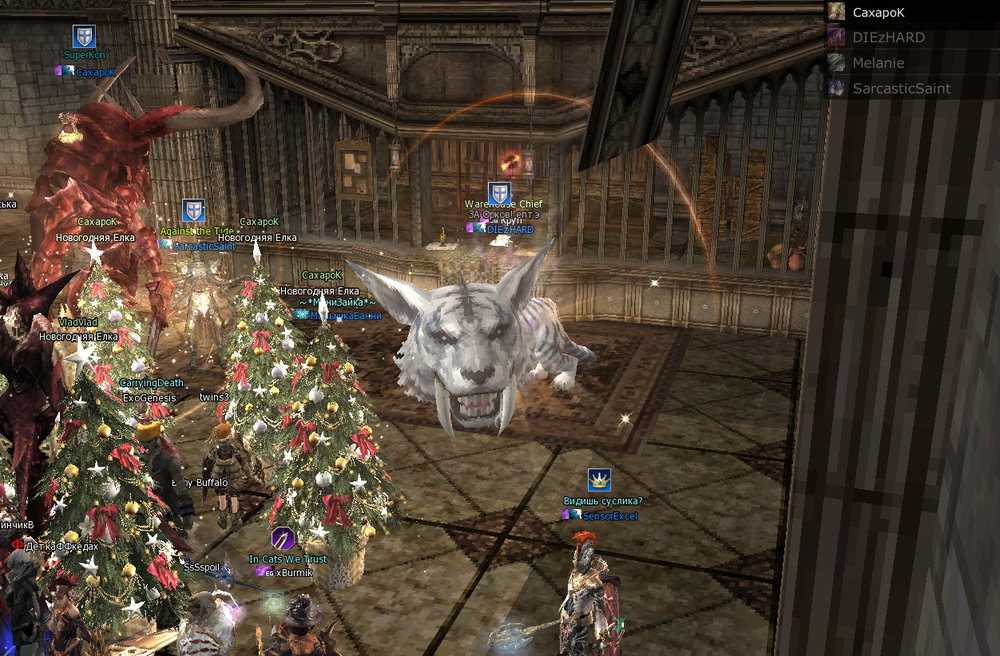Choose DIEzHARD from the player list

coord(888,37)
